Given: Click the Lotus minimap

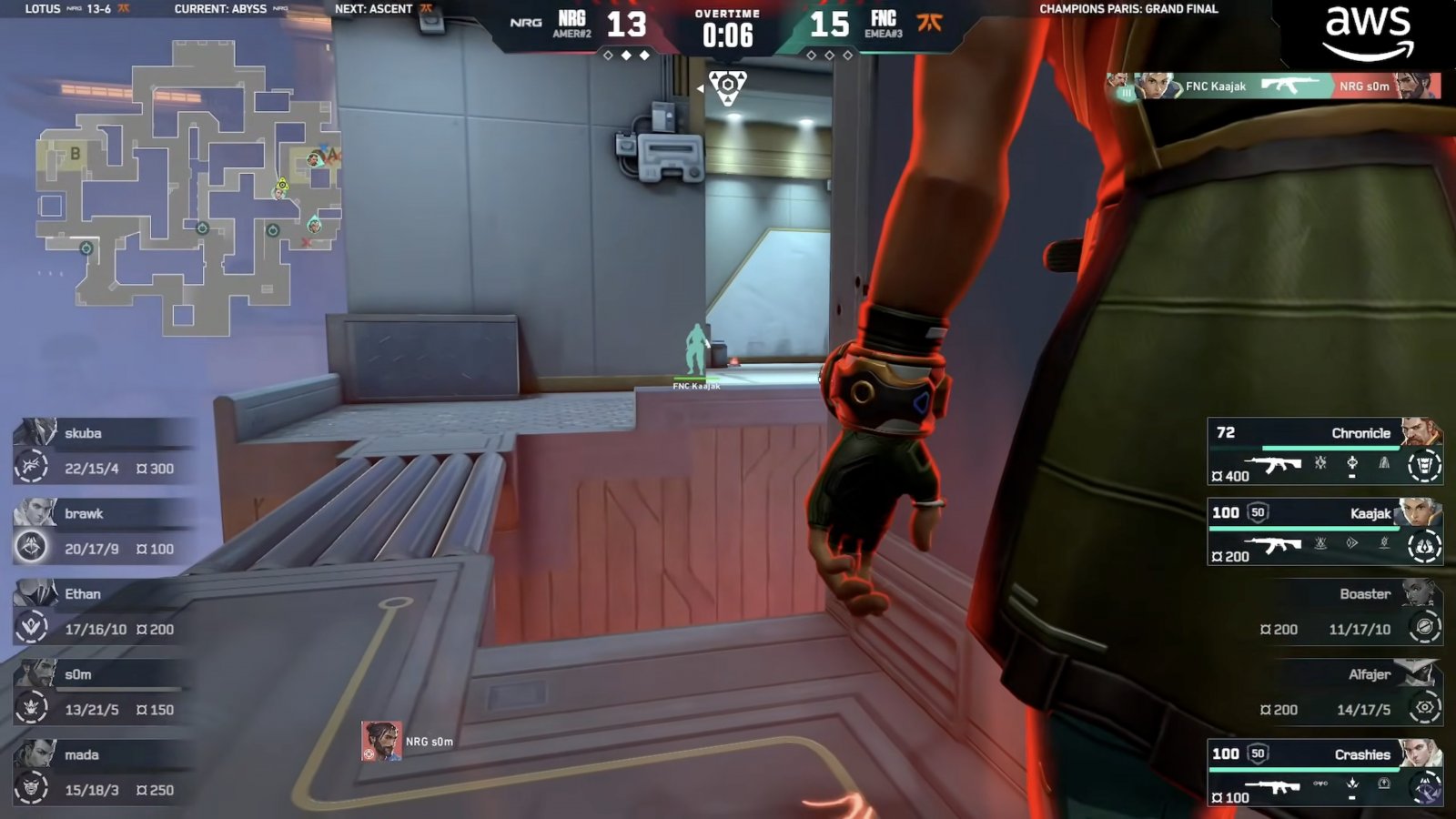Looking at the screenshot, I should click(x=187, y=187).
